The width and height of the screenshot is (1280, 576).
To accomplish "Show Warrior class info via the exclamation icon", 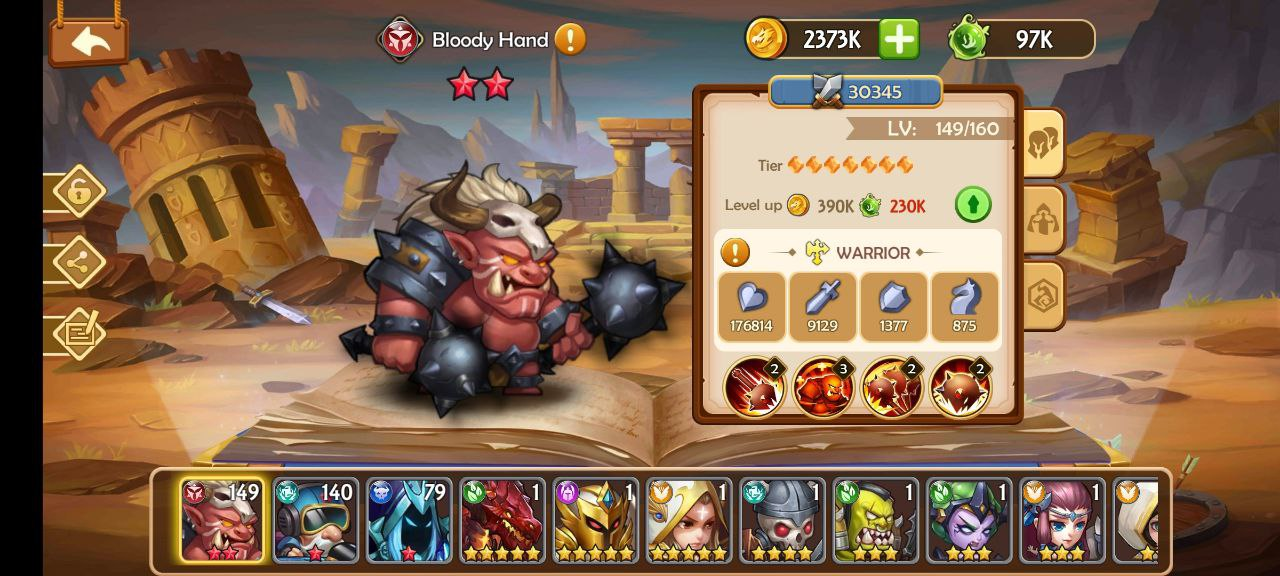I will (x=735, y=252).
